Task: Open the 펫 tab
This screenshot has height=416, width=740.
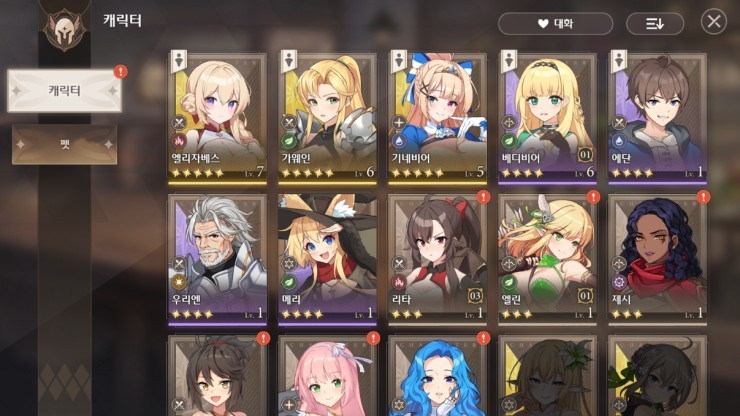Action: (64, 144)
